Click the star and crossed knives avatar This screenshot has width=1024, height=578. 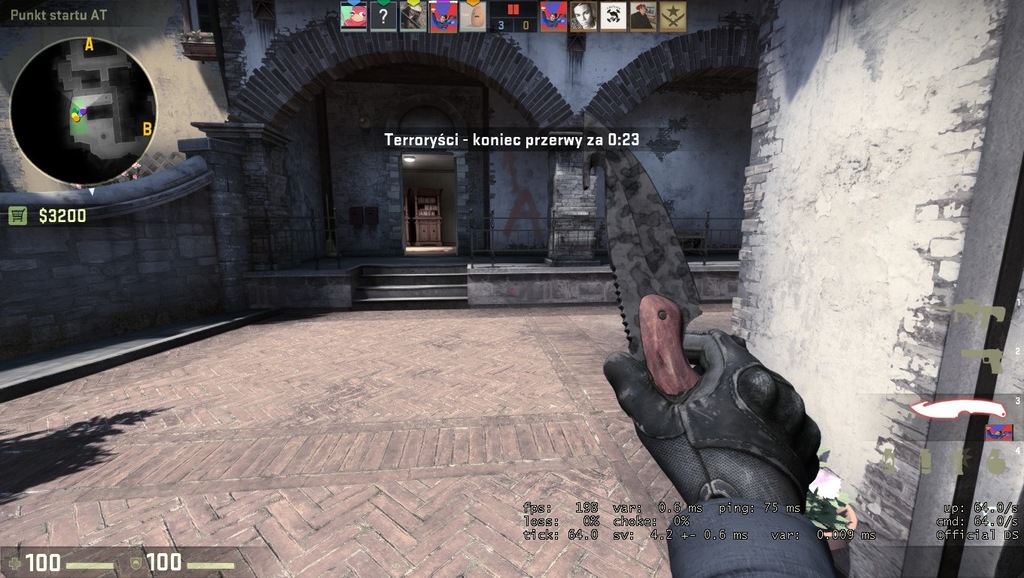(x=673, y=16)
